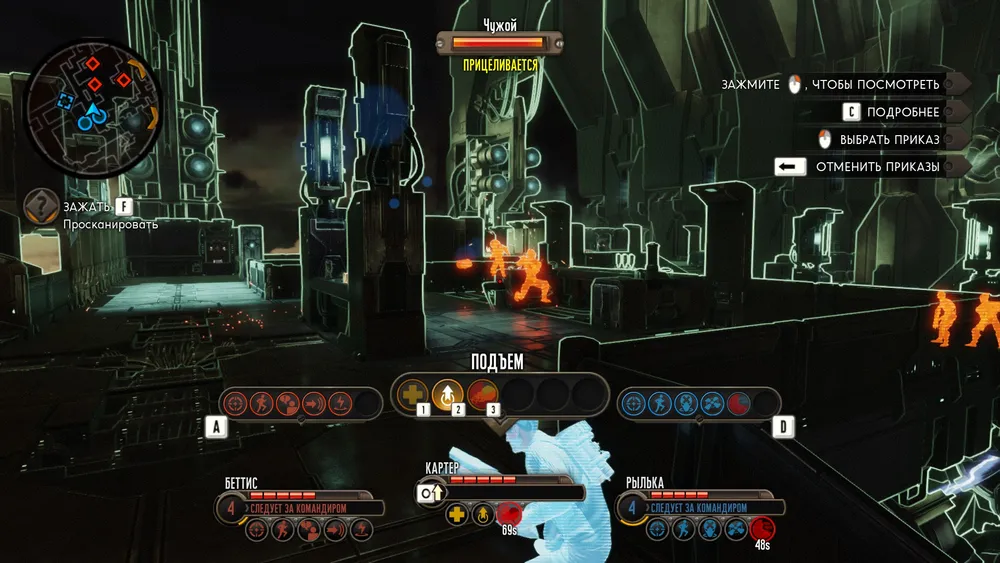Click Carter's Lift icon below his name
This screenshot has height=563, width=1000.
(x=482, y=515)
